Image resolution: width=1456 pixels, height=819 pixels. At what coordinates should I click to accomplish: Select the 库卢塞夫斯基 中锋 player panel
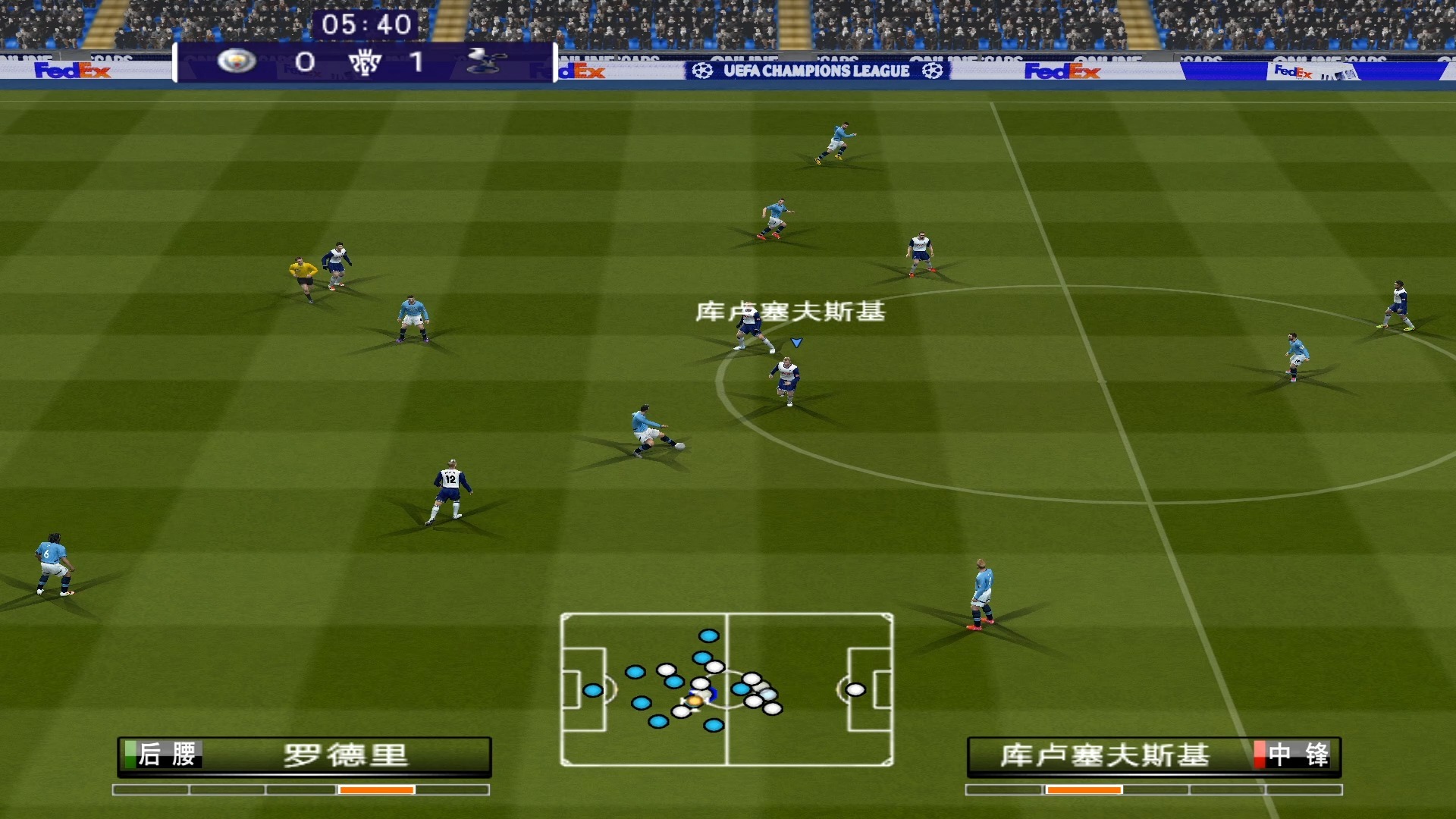[x=1153, y=755]
